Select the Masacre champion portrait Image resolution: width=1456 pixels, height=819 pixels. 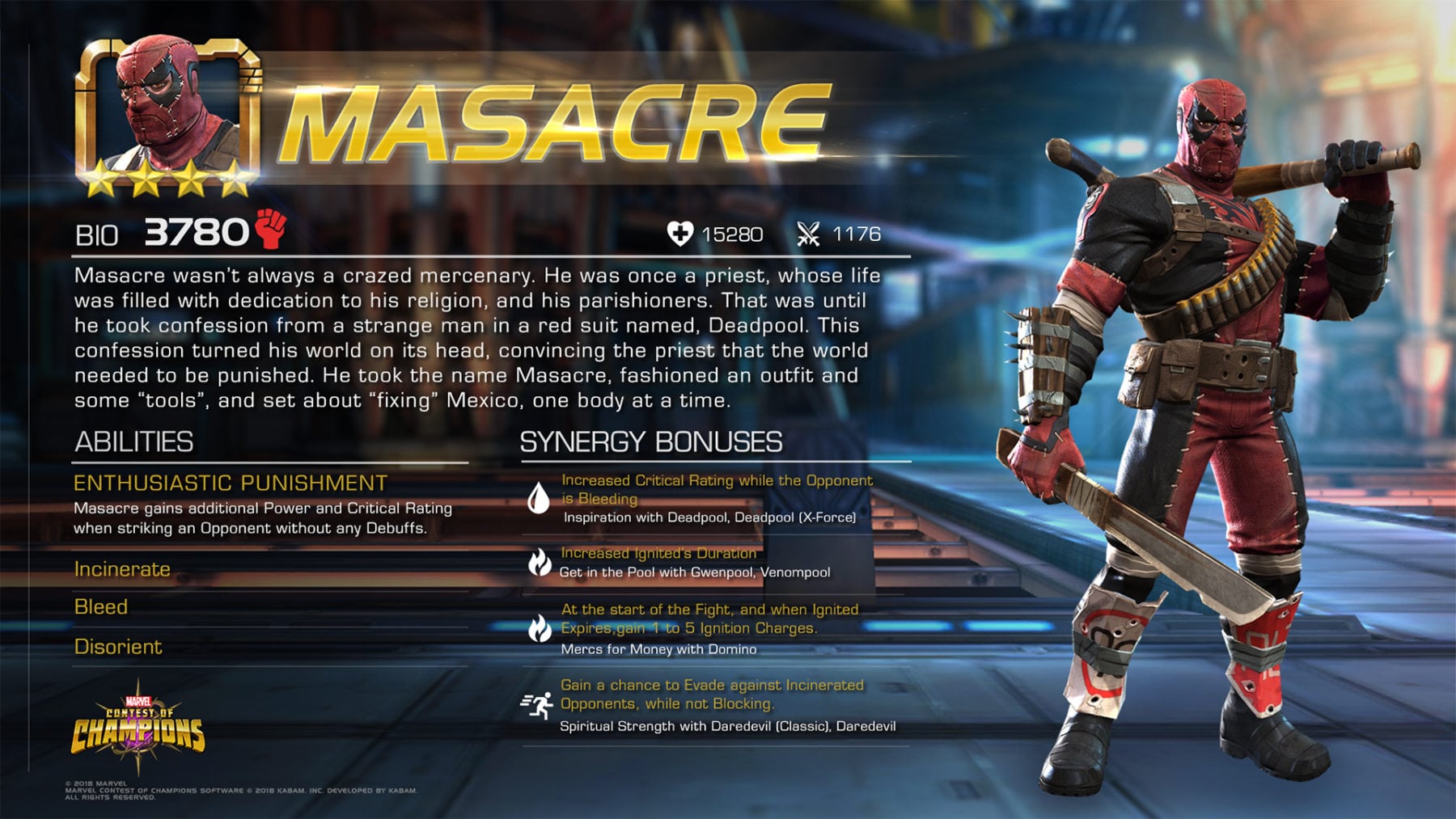tap(167, 113)
